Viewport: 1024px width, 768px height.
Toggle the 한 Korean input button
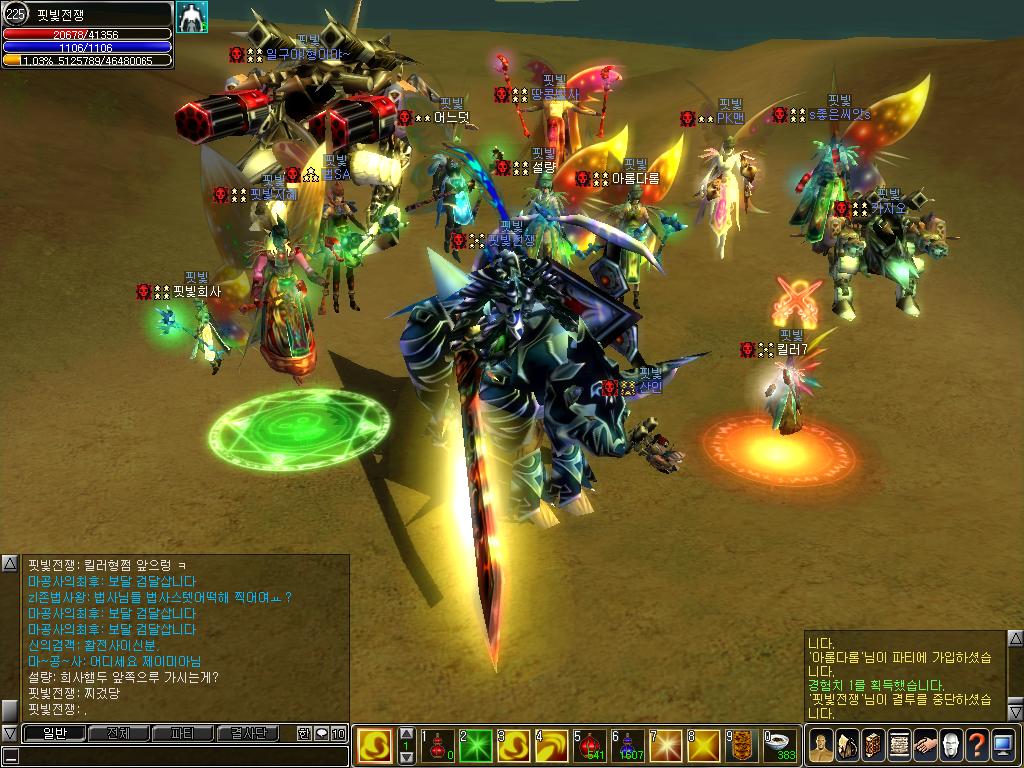[304, 733]
